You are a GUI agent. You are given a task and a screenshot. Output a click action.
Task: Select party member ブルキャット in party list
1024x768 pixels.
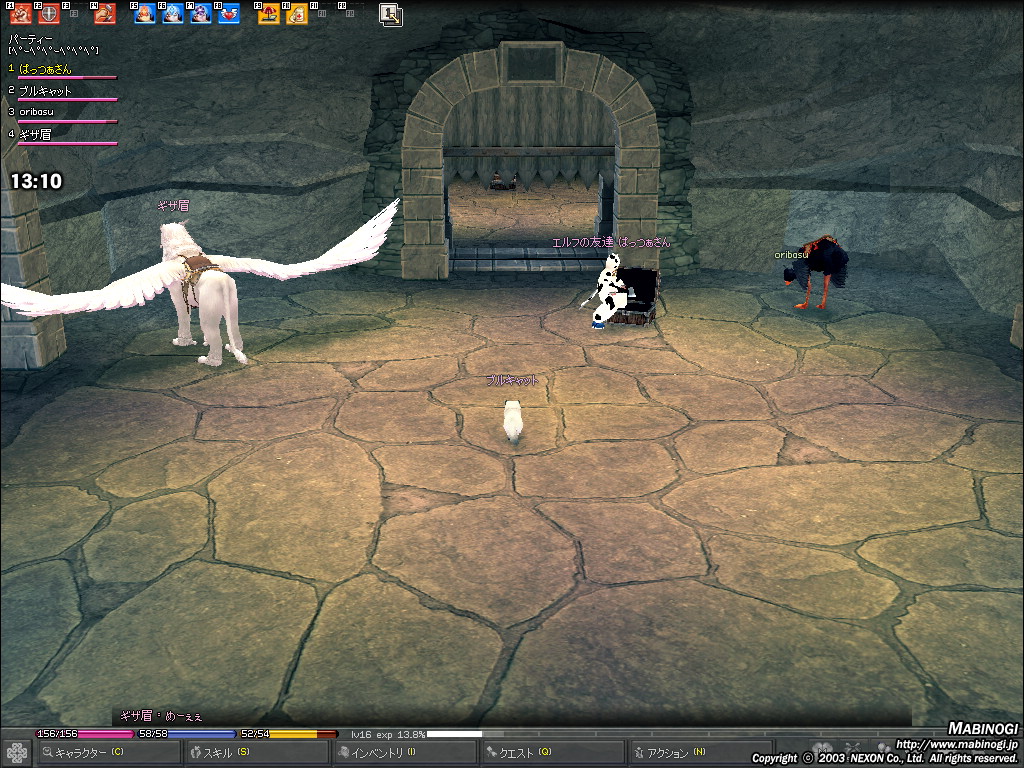click(x=46, y=91)
